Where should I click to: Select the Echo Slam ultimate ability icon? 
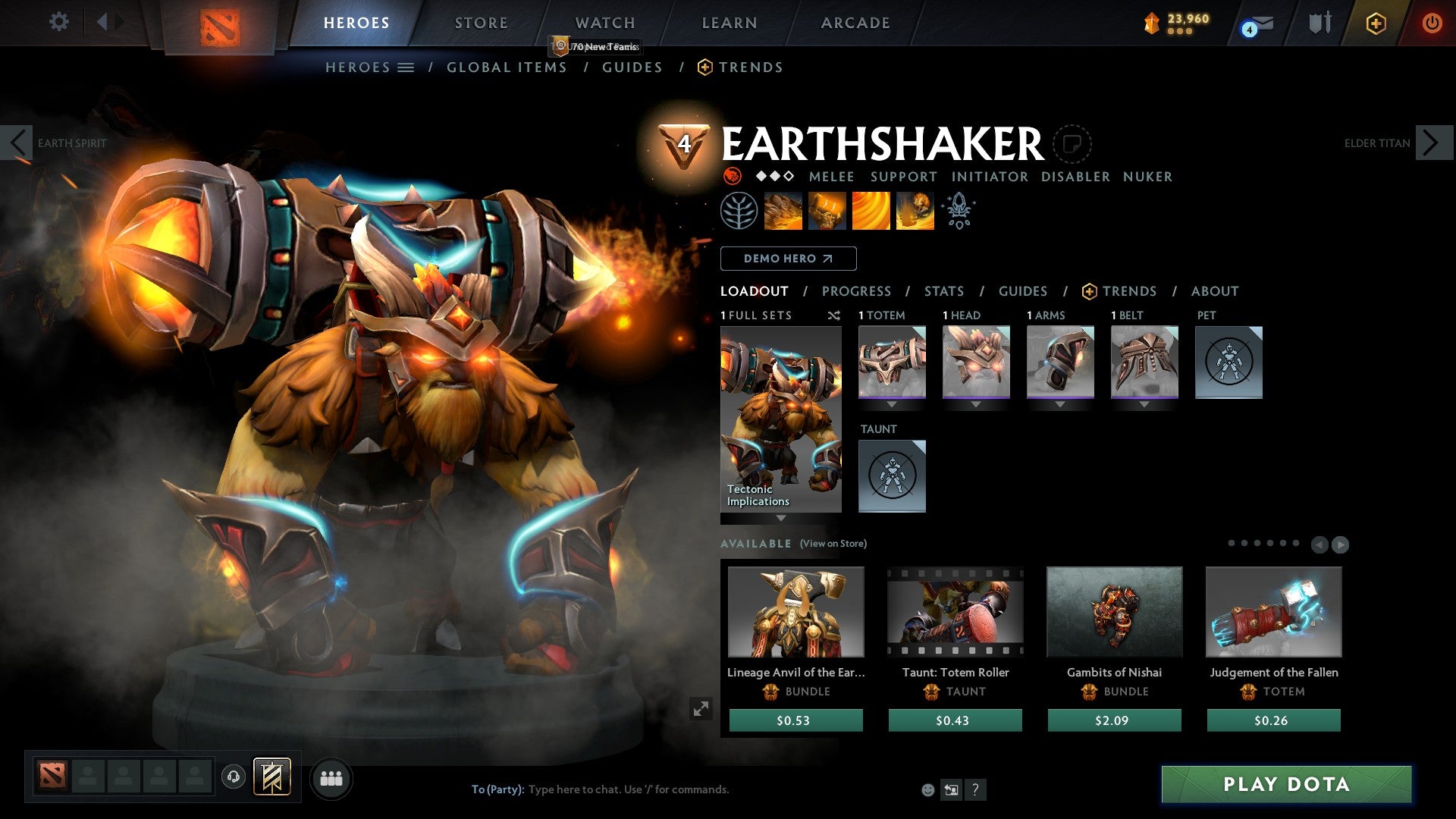[915, 210]
